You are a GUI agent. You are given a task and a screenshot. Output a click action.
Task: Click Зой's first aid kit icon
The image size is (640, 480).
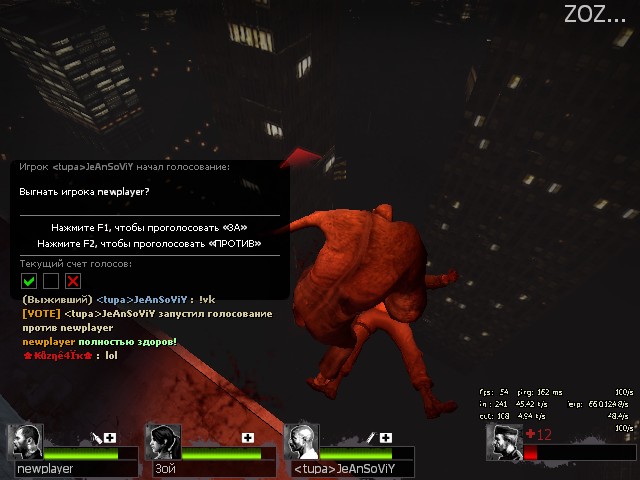tap(248, 437)
